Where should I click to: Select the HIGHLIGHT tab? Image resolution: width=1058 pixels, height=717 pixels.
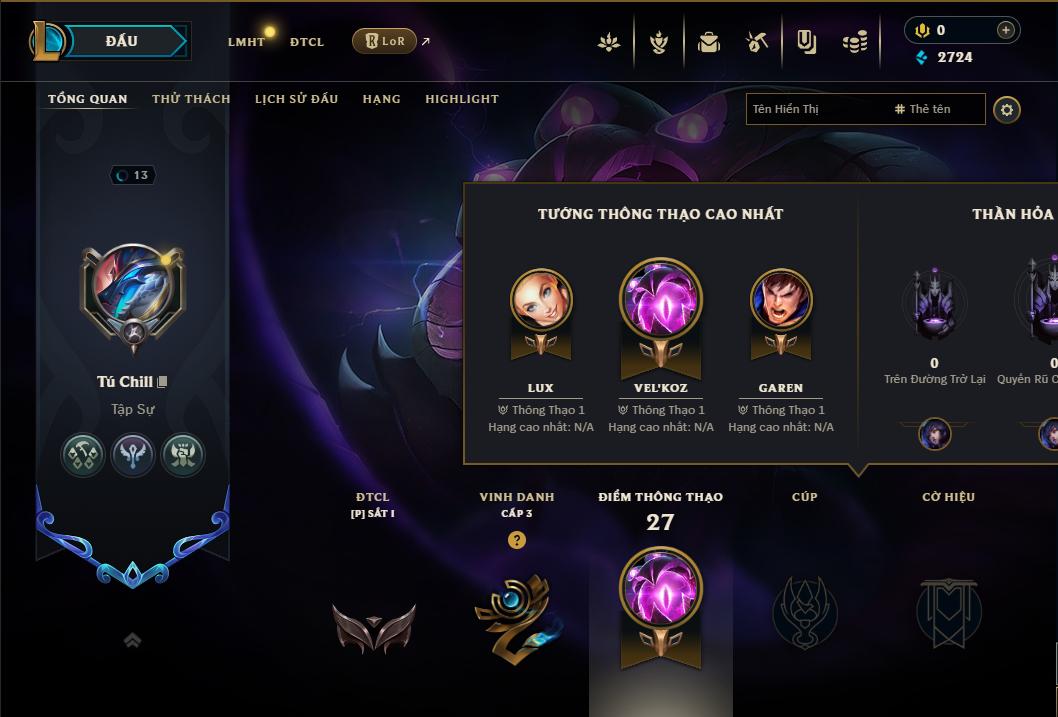tap(462, 99)
